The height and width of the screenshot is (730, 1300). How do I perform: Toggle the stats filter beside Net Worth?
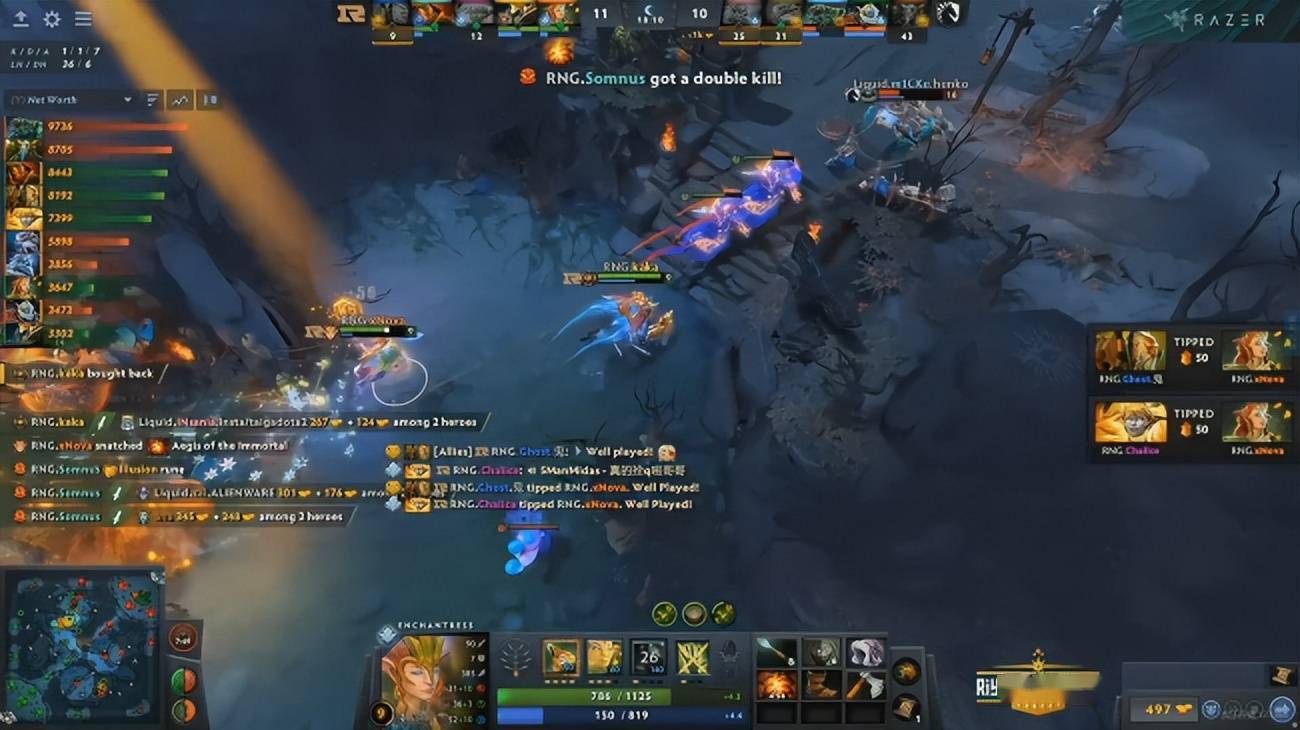coord(152,100)
